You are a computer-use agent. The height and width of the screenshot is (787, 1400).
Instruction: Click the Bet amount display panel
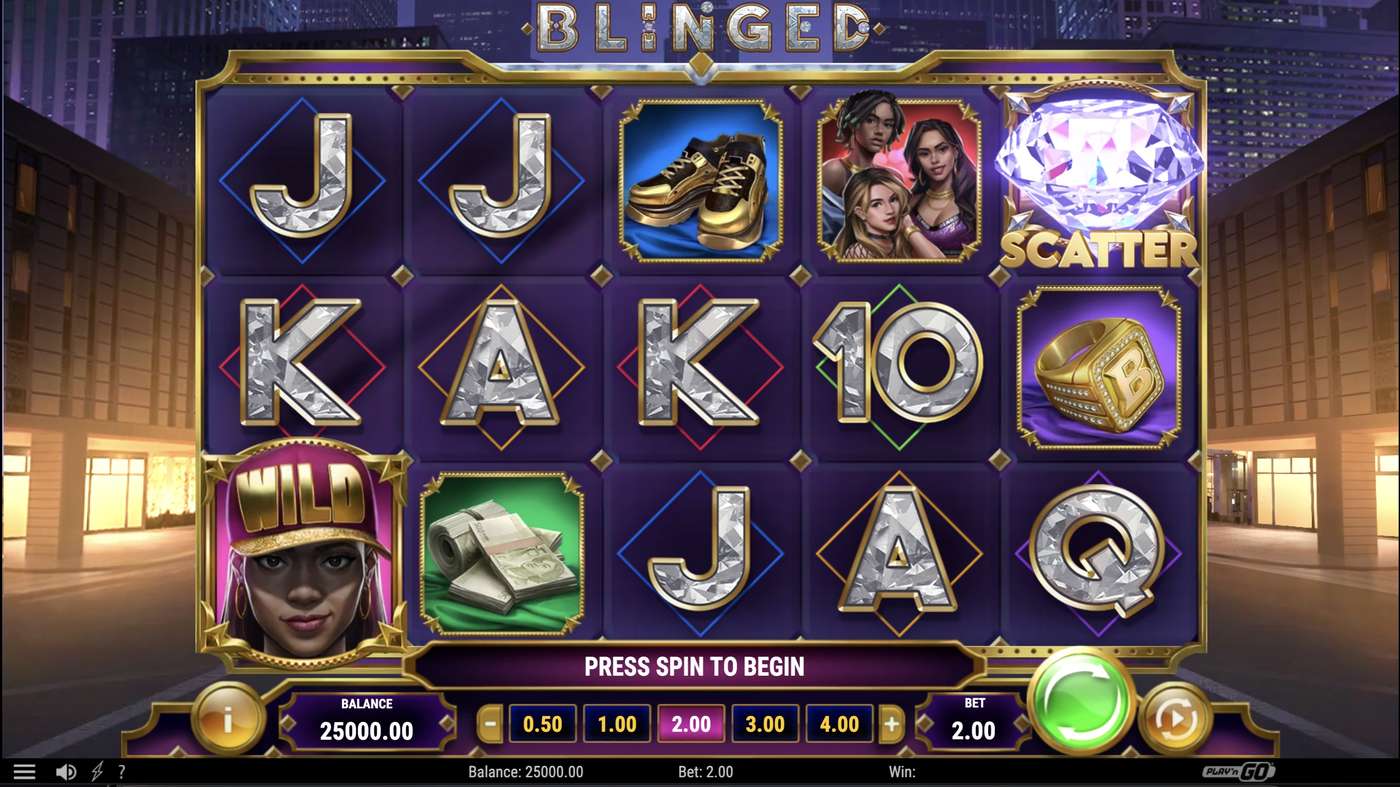pos(973,722)
